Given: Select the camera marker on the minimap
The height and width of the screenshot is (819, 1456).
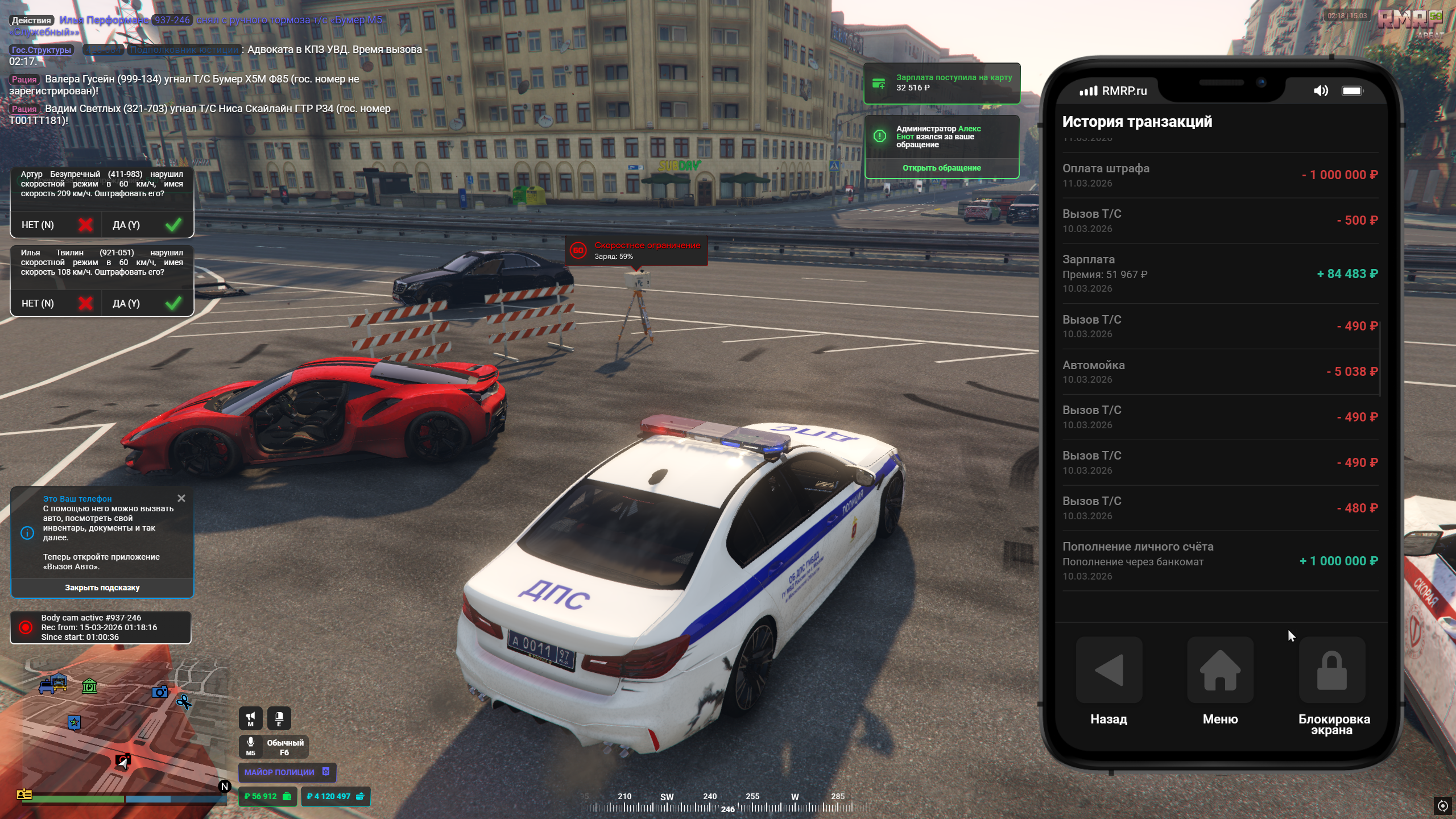Looking at the screenshot, I should coord(160,692).
